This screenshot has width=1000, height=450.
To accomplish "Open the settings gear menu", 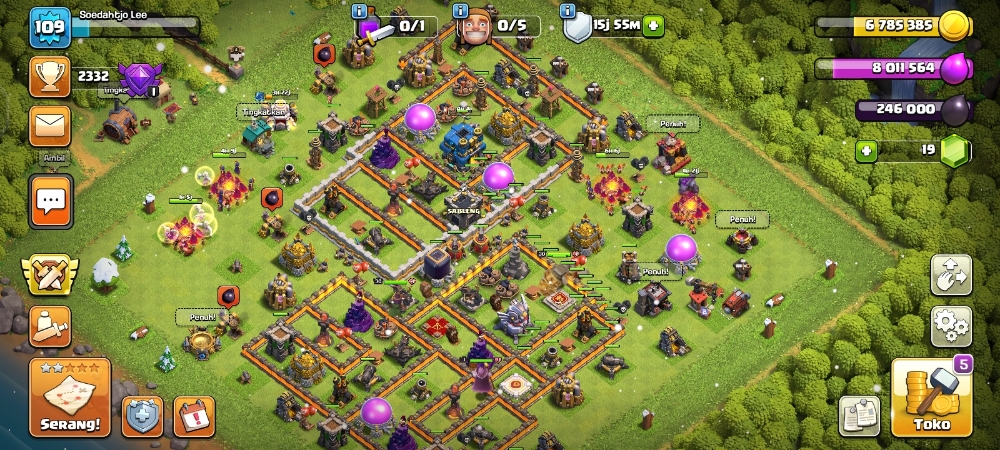I will click(x=950, y=326).
